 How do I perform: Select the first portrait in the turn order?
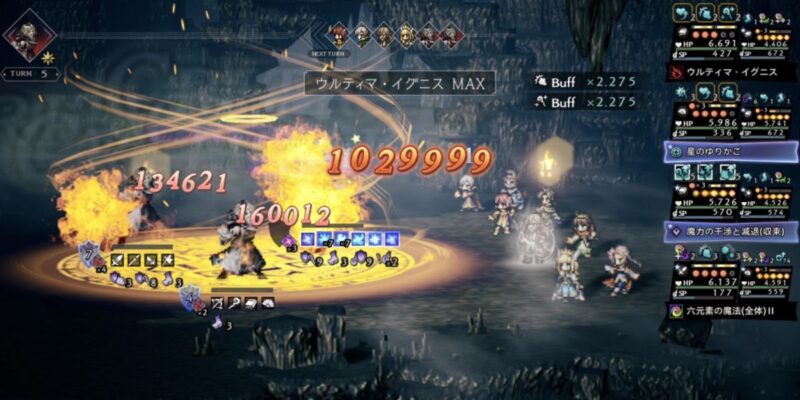point(339,34)
